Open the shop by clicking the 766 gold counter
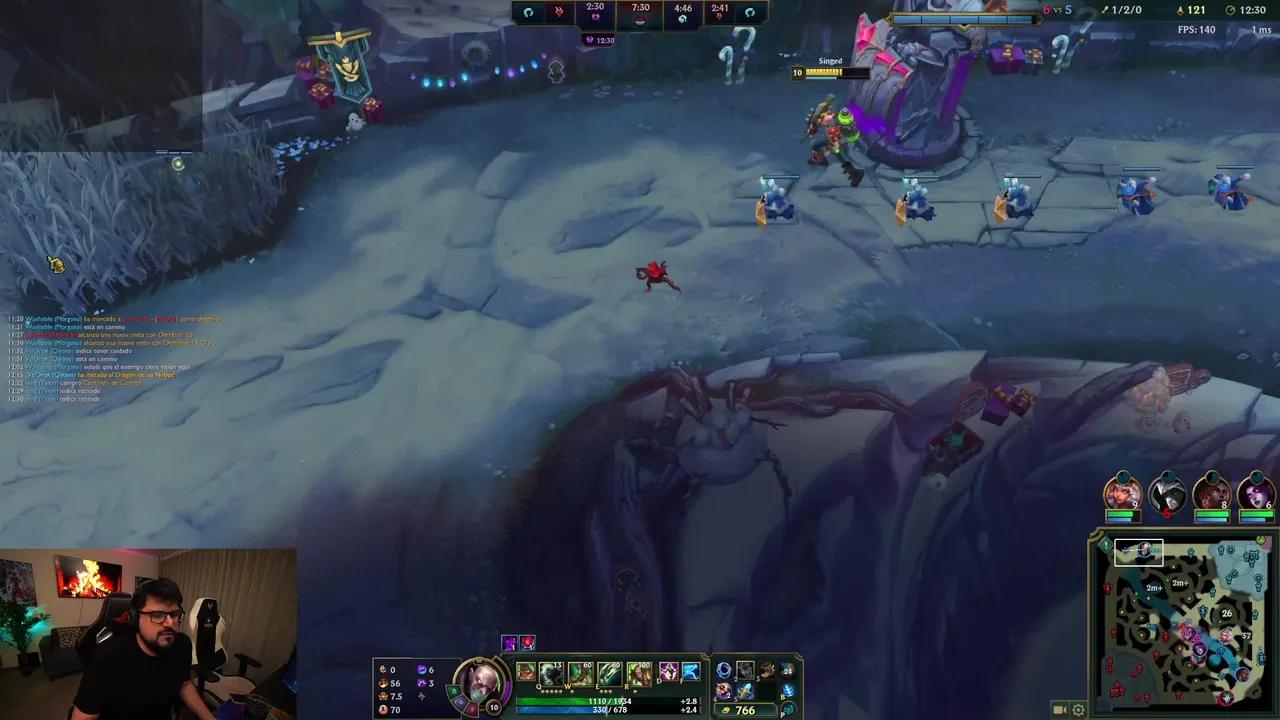Screen dimensions: 1280x720 [x=744, y=710]
